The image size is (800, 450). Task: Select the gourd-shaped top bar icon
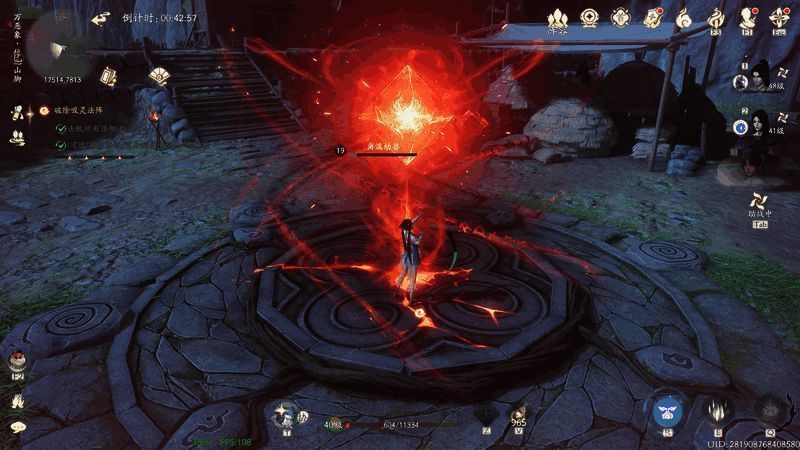(685, 17)
